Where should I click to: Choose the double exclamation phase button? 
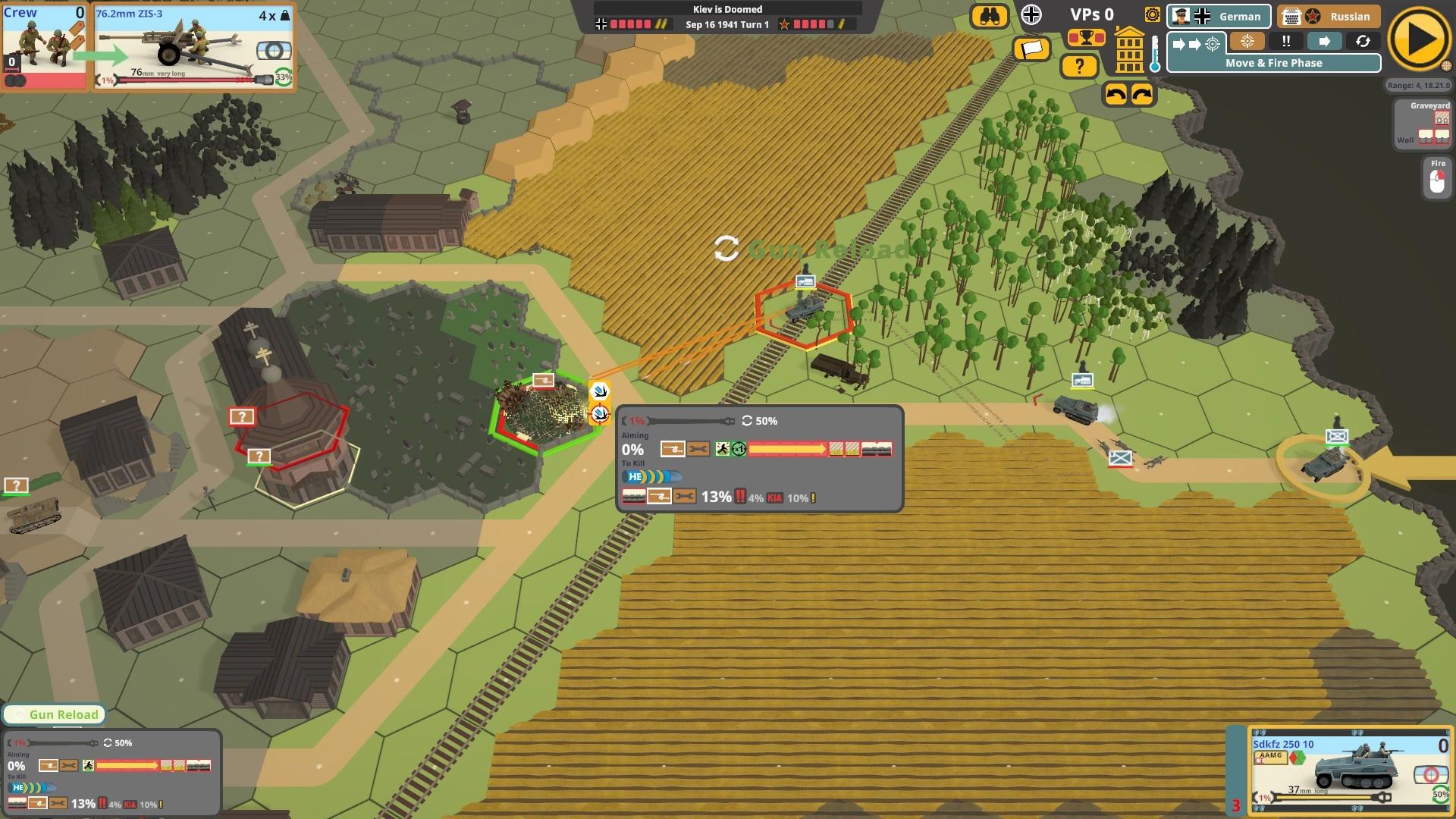[x=1286, y=42]
